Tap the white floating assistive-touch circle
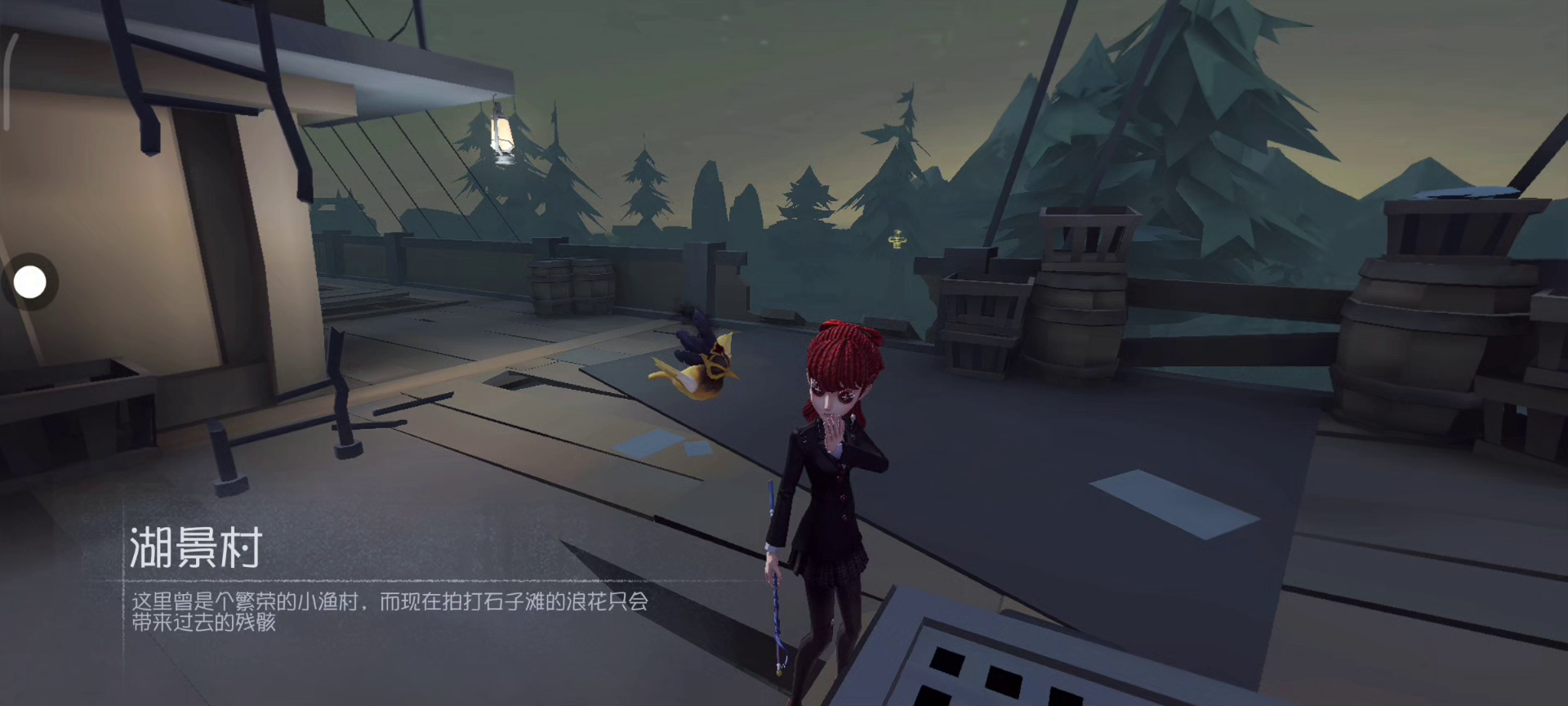Screen dimensions: 1568x706 pyautogui.click(x=30, y=283)
